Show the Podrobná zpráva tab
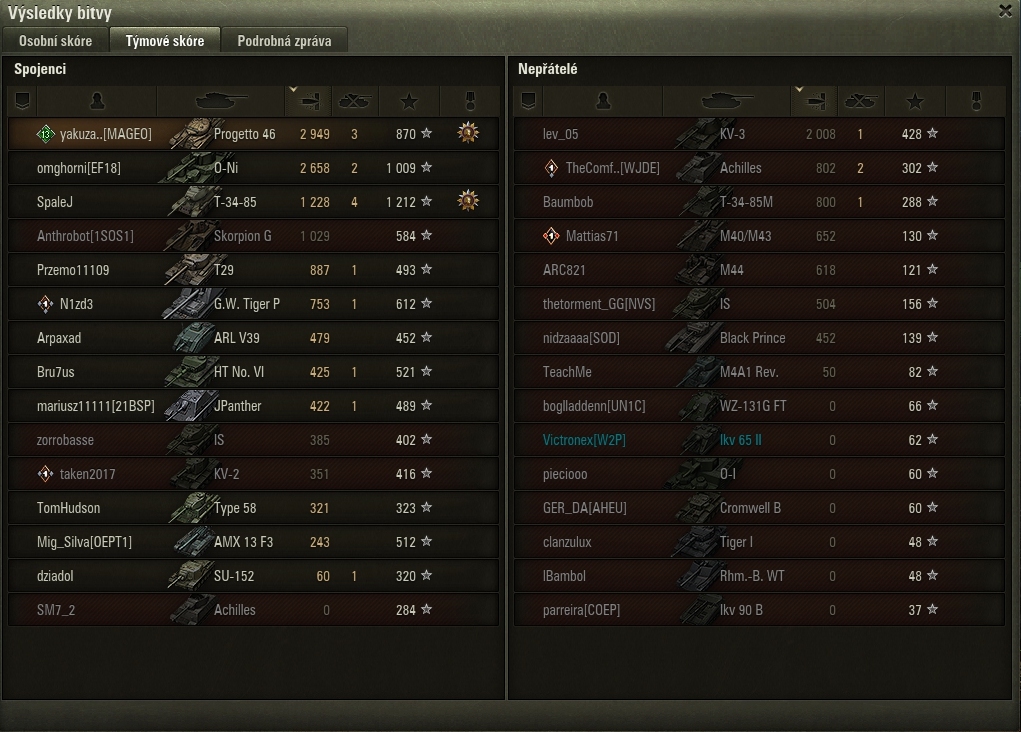The width and height of the screenshot is (1021, 732). pos(285,41)
